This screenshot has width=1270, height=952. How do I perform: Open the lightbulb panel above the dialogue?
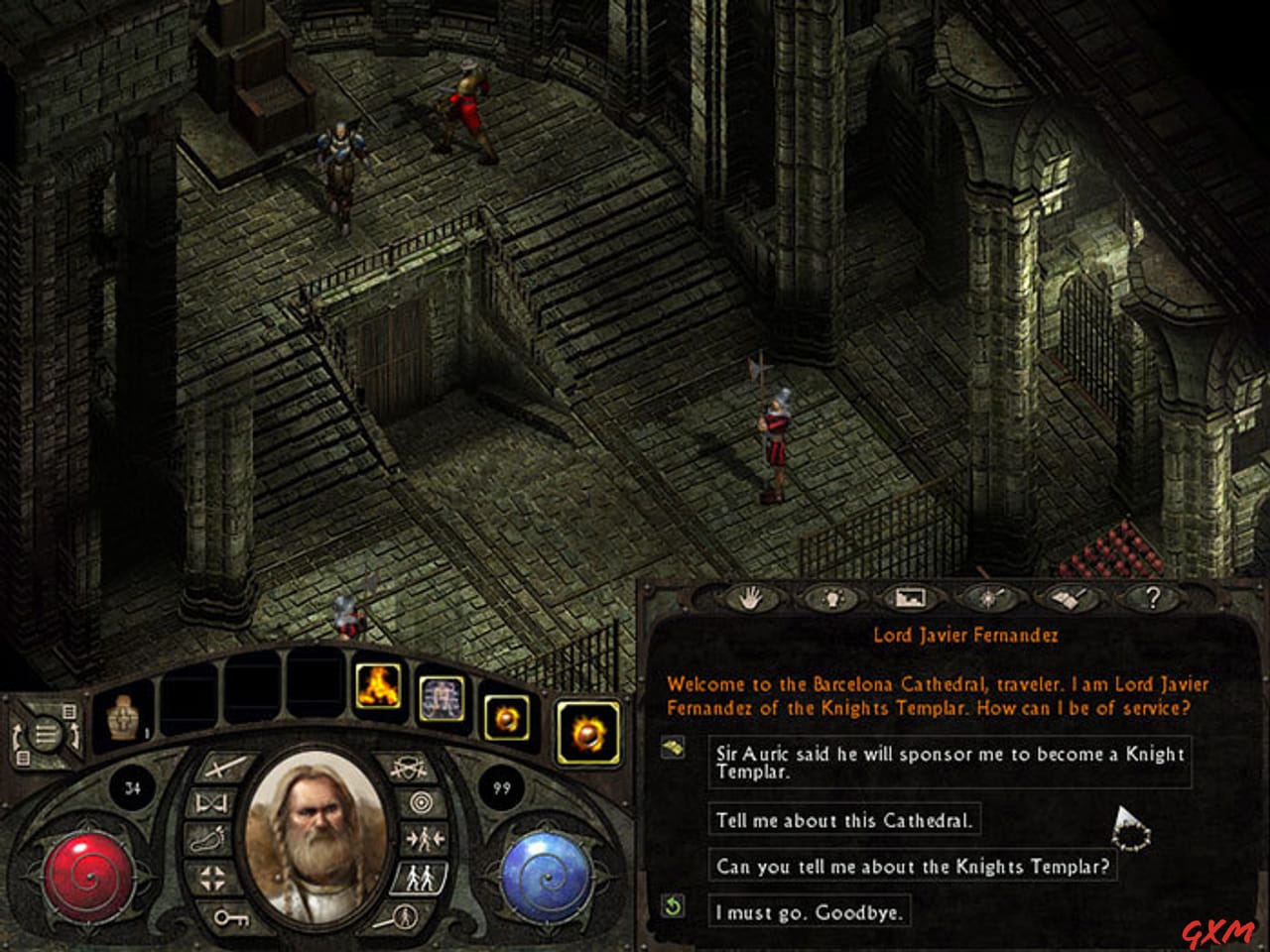(x=831, y=598)
